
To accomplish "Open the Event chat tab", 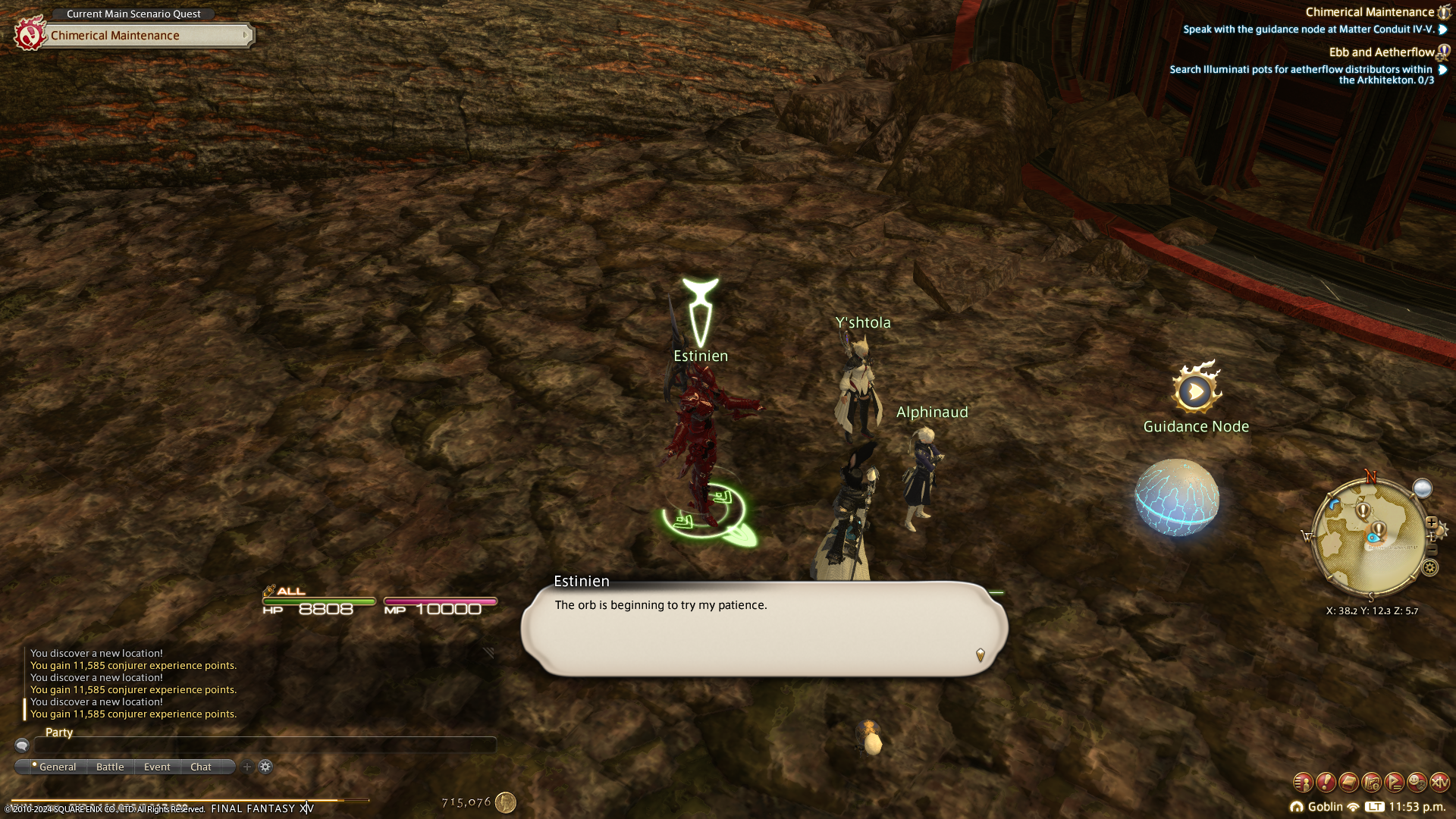I will coord(157,767).
